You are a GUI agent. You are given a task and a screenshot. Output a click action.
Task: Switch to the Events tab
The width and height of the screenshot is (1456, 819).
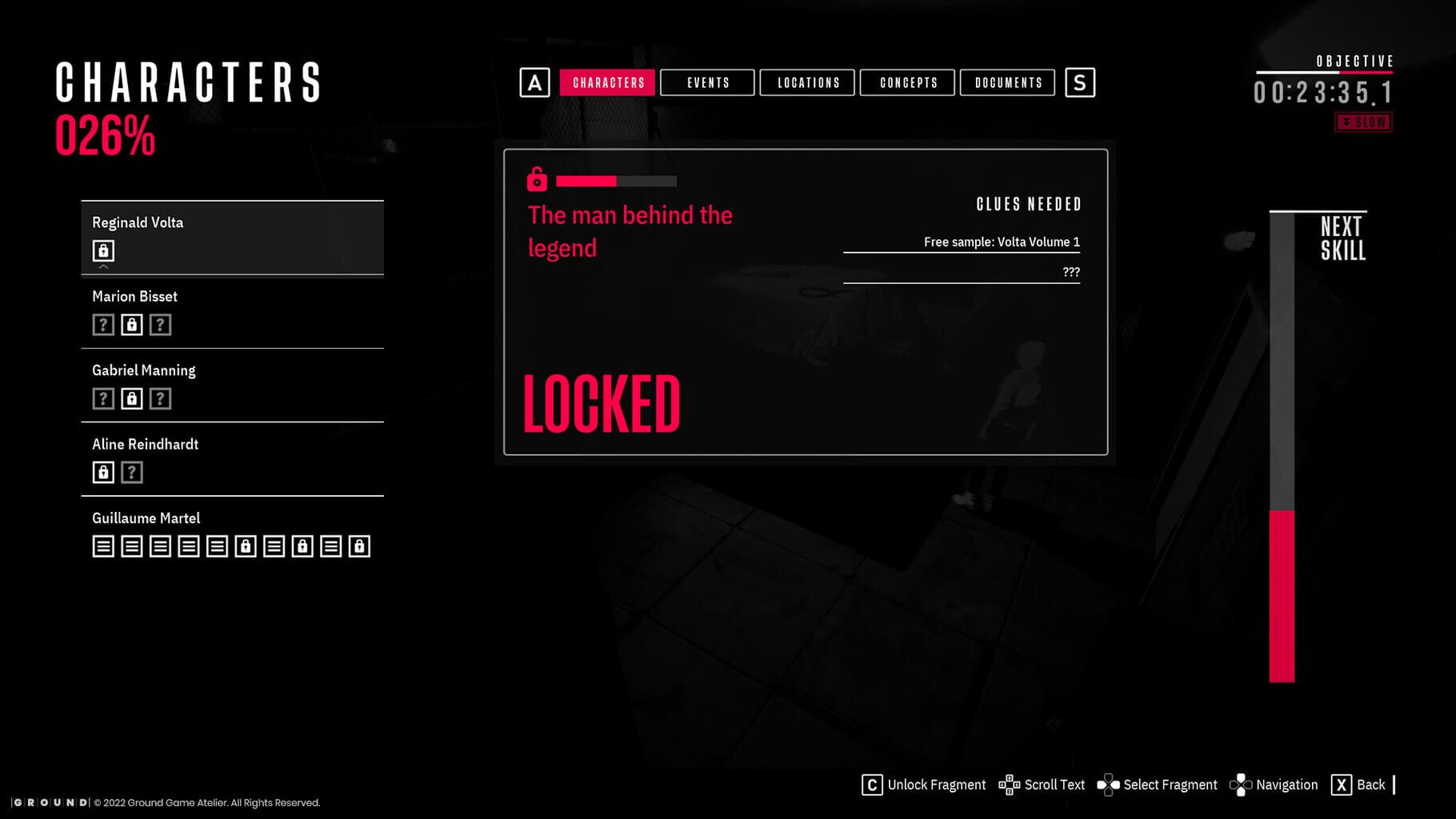click(707, 82)
